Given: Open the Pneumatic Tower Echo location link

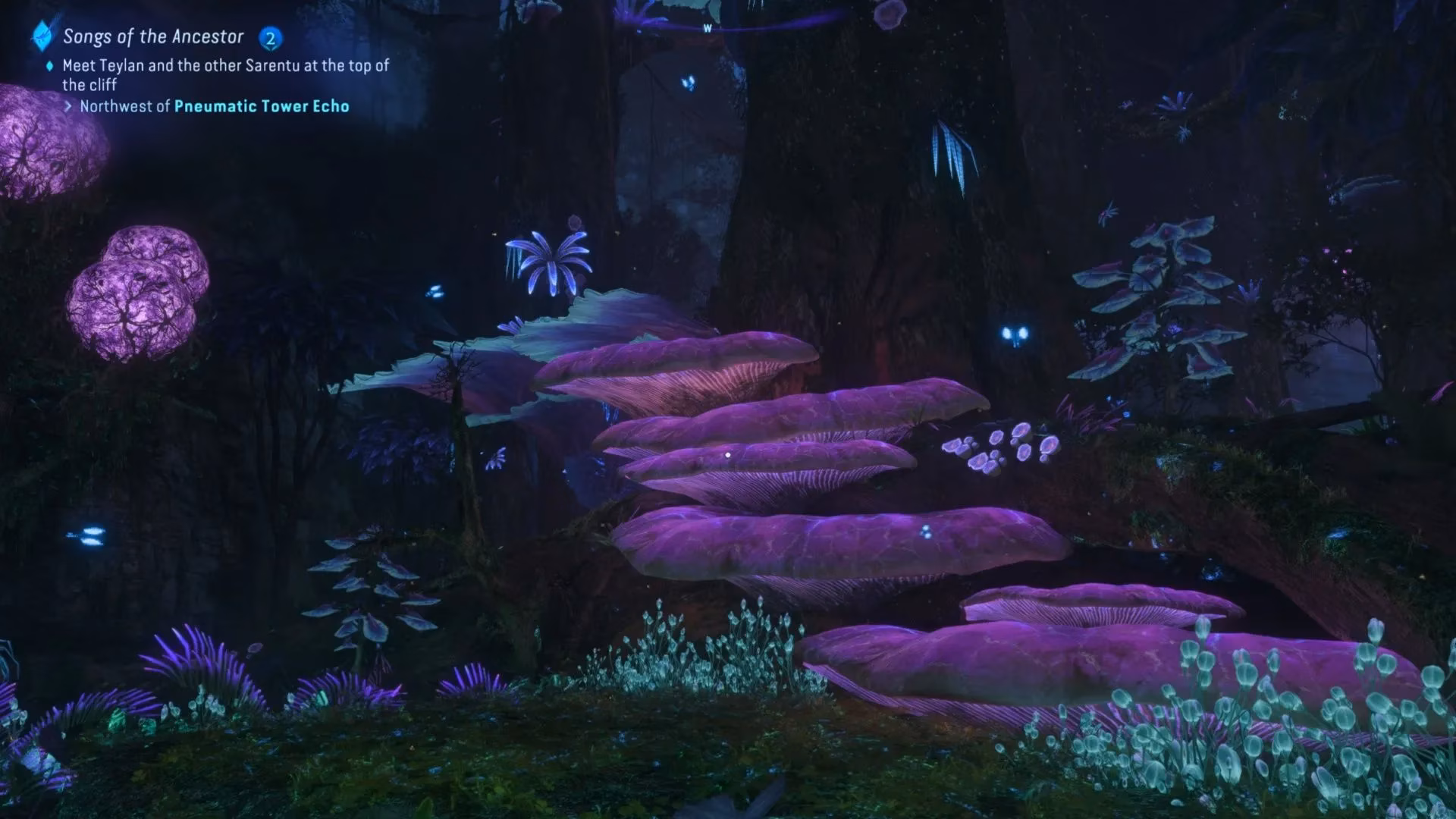Looking at the screenshot, I should tap(262, 107).
